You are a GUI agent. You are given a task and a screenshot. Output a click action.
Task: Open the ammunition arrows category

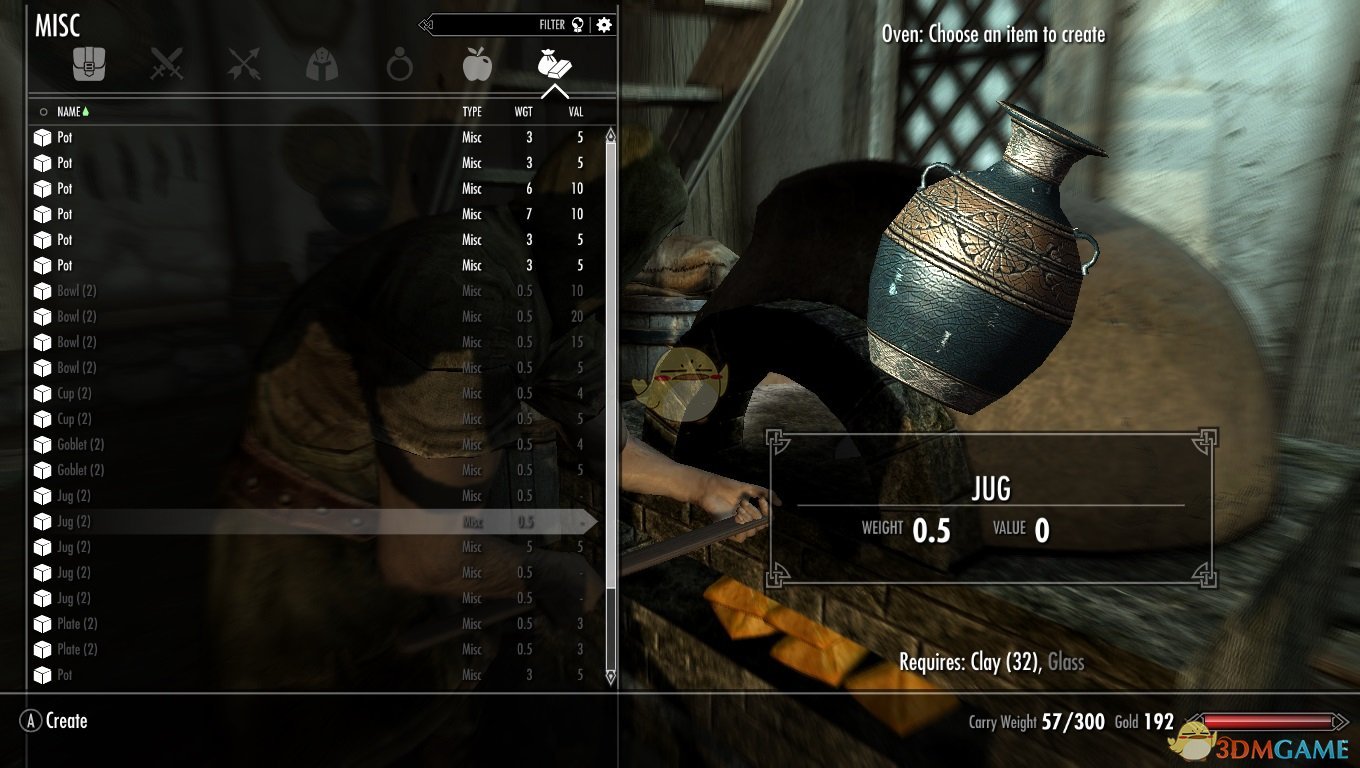coord(244,63)
